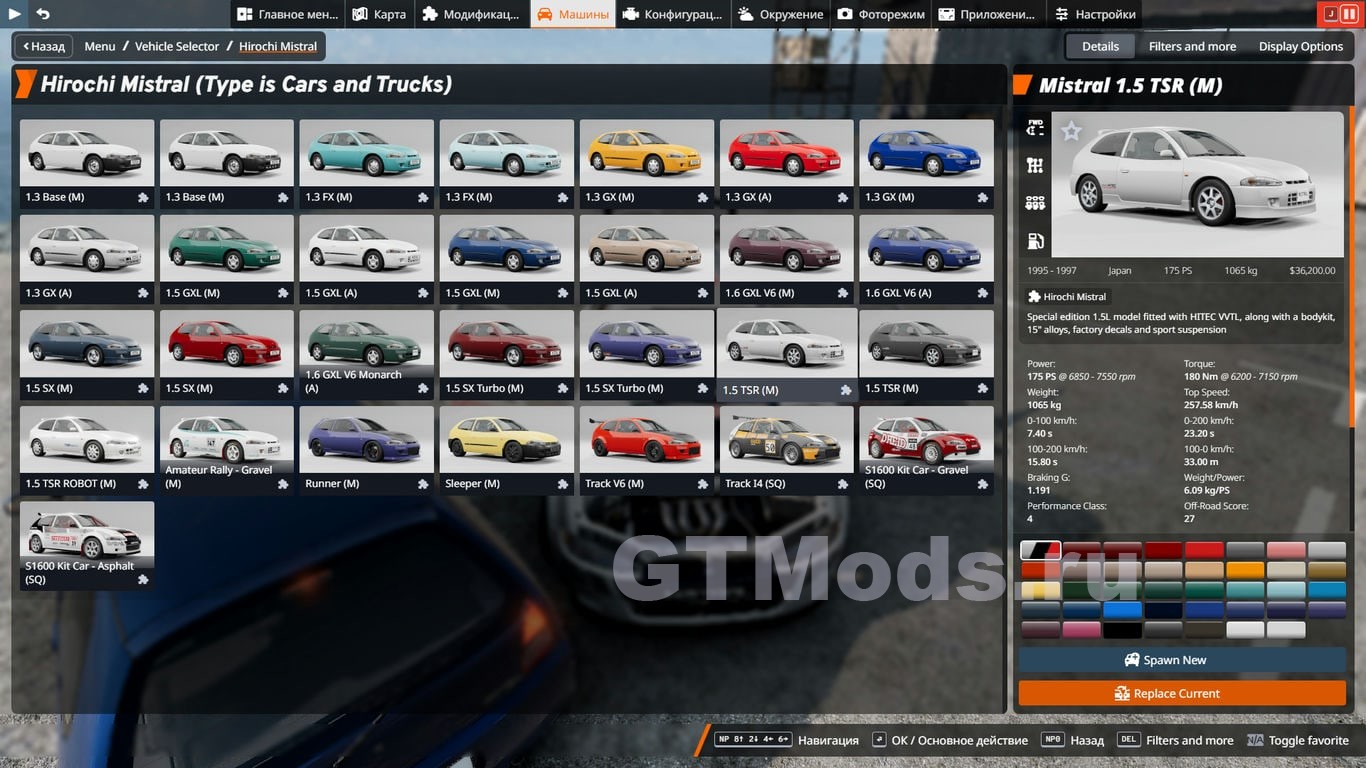Open the Карта tab in top bar
This screenshot has width=1366, height=768.
pyautogui.click(x=379, y=14)
